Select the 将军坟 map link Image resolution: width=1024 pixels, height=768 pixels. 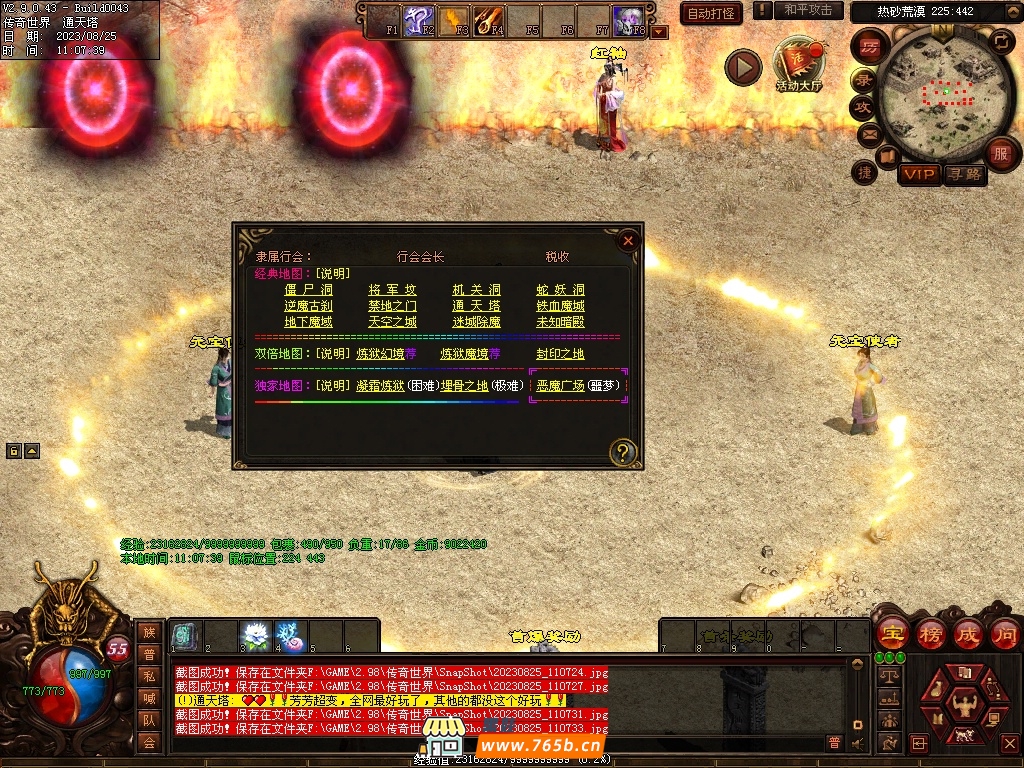[392, 290]
